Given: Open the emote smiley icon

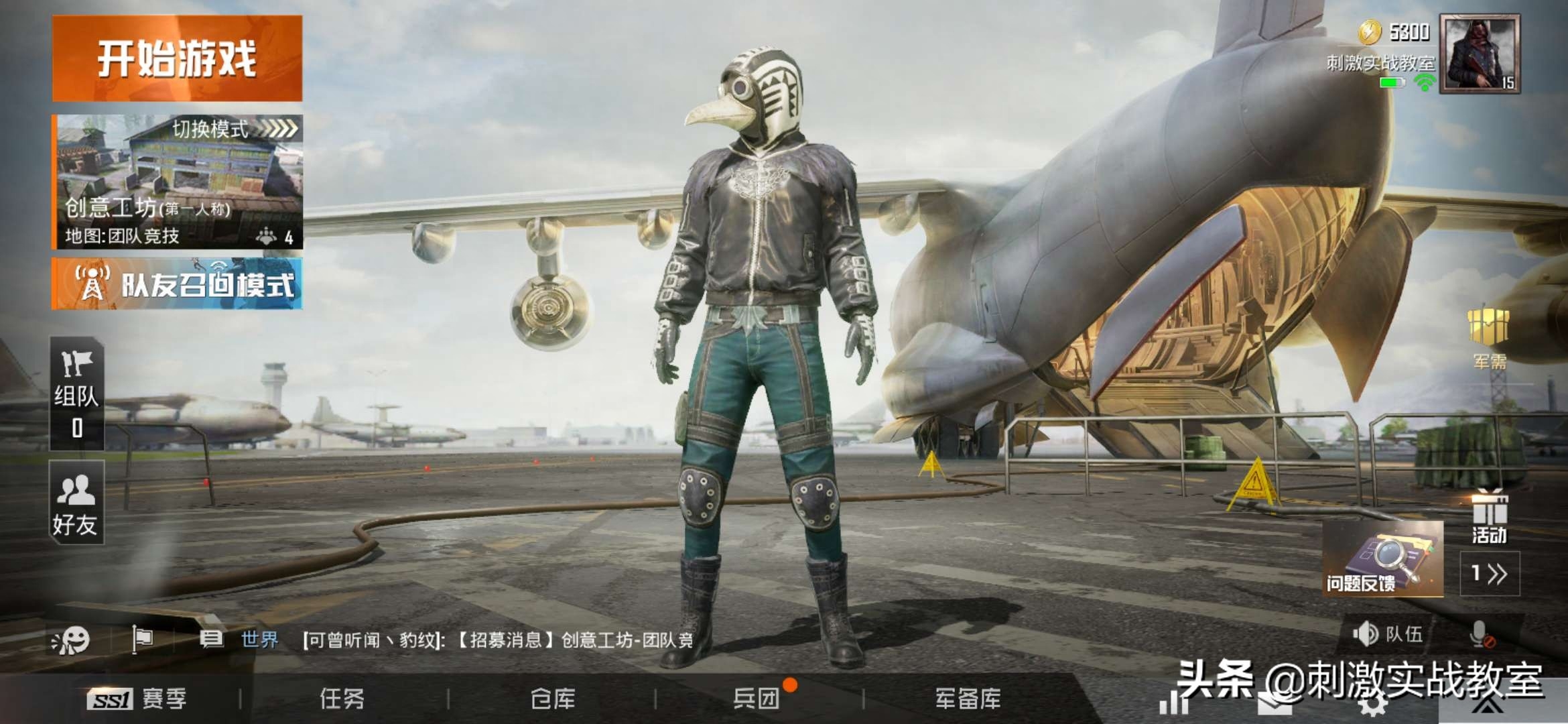Looking at the screenshot, I should coord(71,640).
